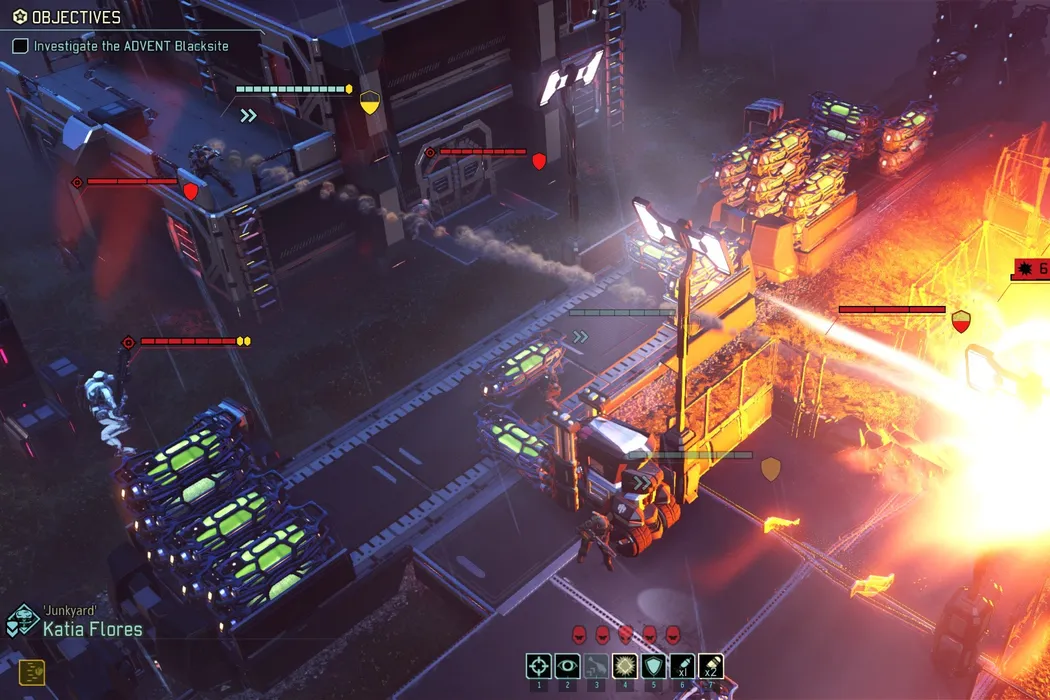Viewport: 1050px width, 700px height.
Task: Activate the Hunker Down shield ability
Action: coord(653,666)
